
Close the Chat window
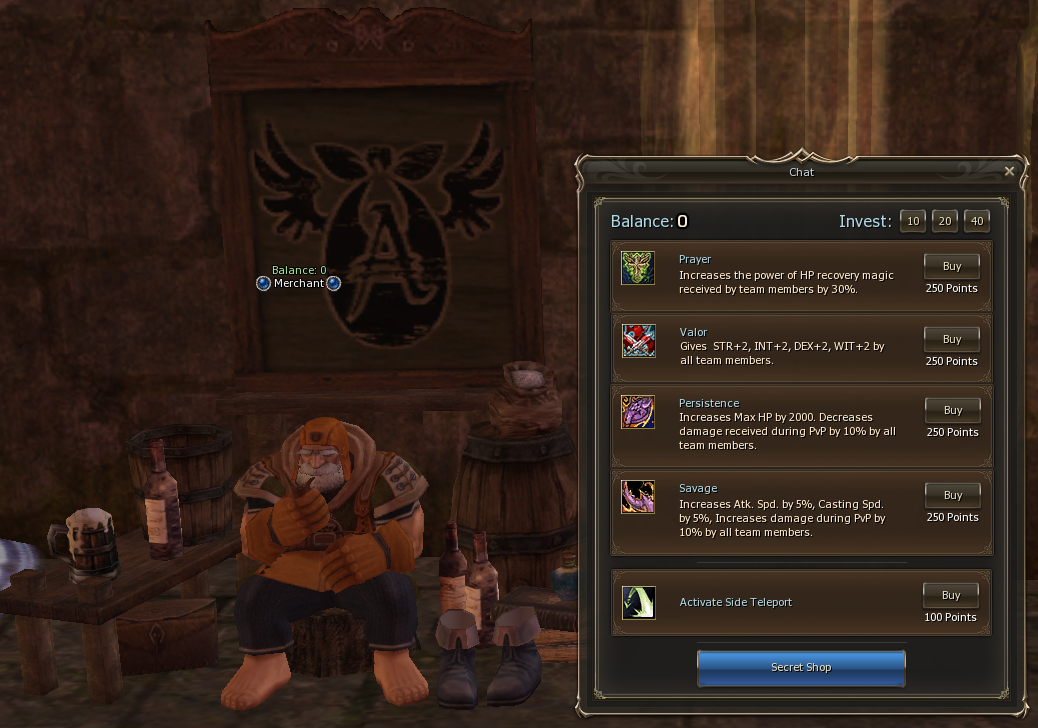(x=1009, y=171)
